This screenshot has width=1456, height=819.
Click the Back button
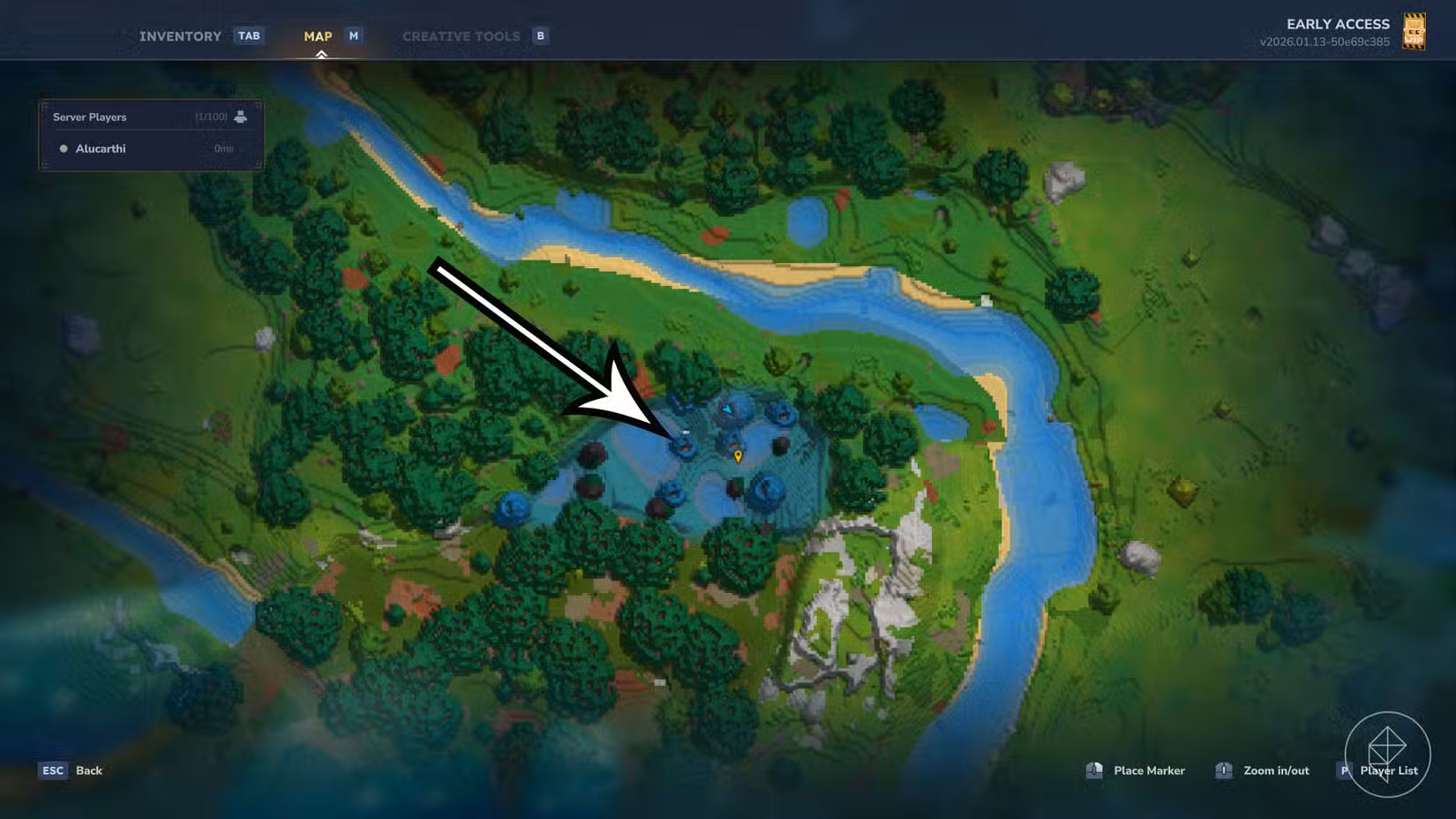pyautogui.click(x=88, y=770)
